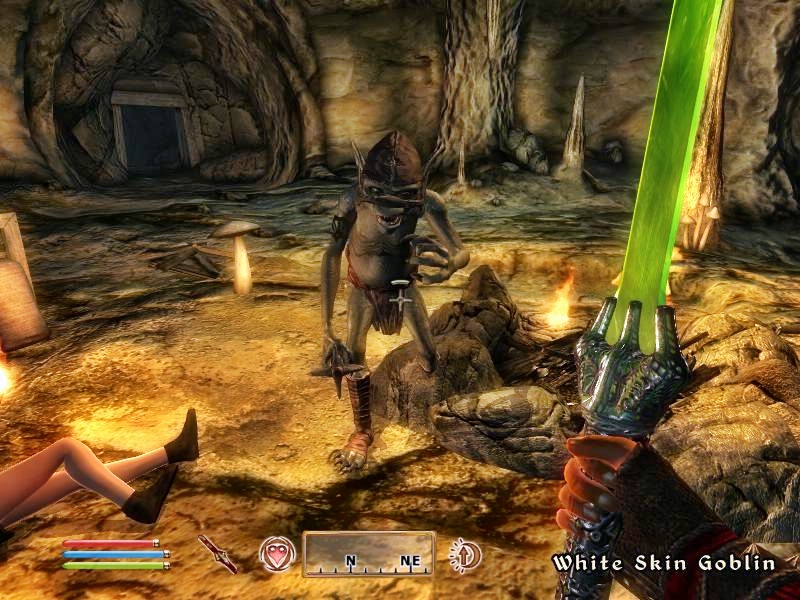This screenshot has width=800, height=600.
Task: Click the heart-shaped active spell icon
Action: coord(276,554)
